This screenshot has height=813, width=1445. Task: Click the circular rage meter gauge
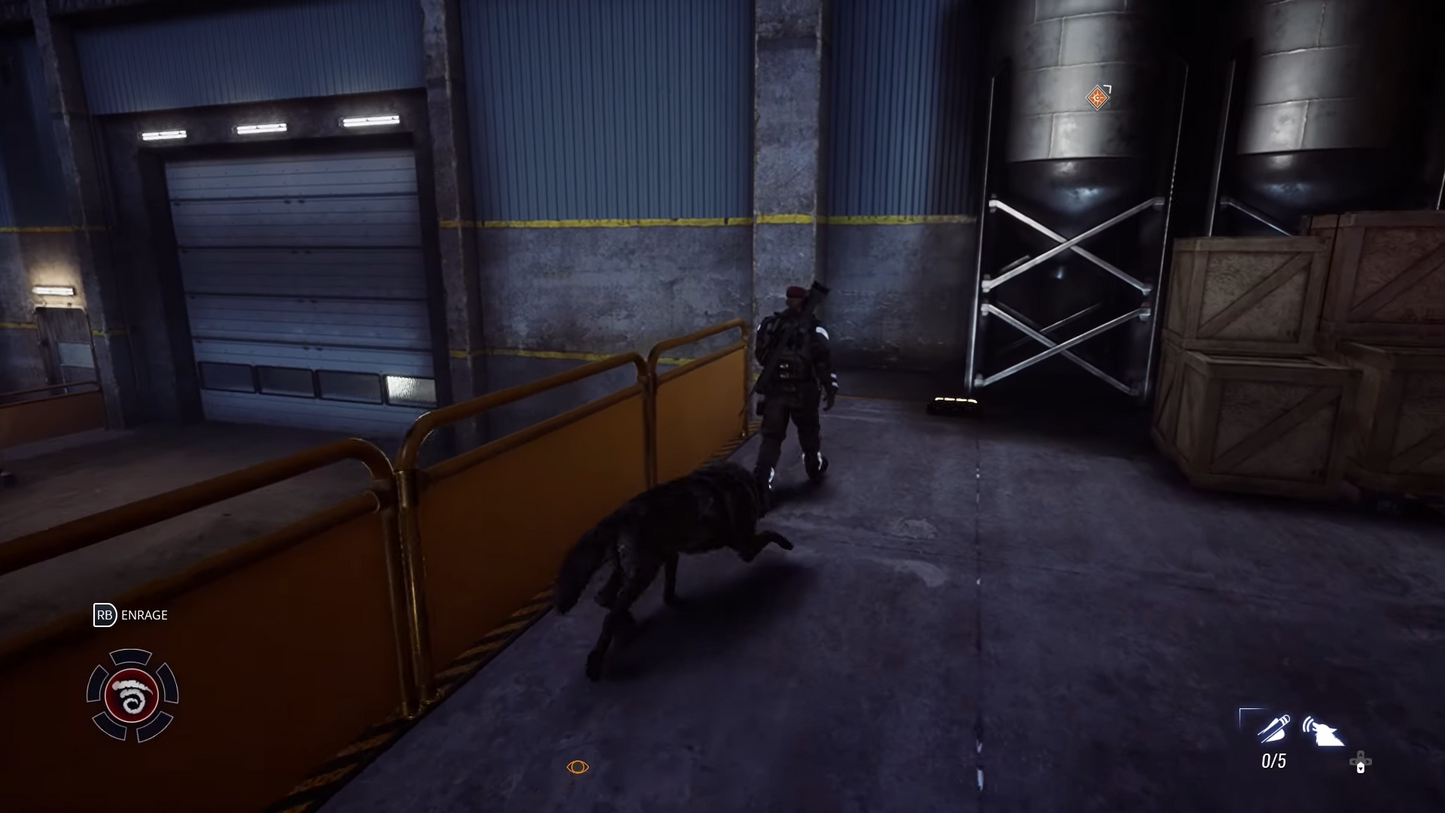[x=132, y=696]
